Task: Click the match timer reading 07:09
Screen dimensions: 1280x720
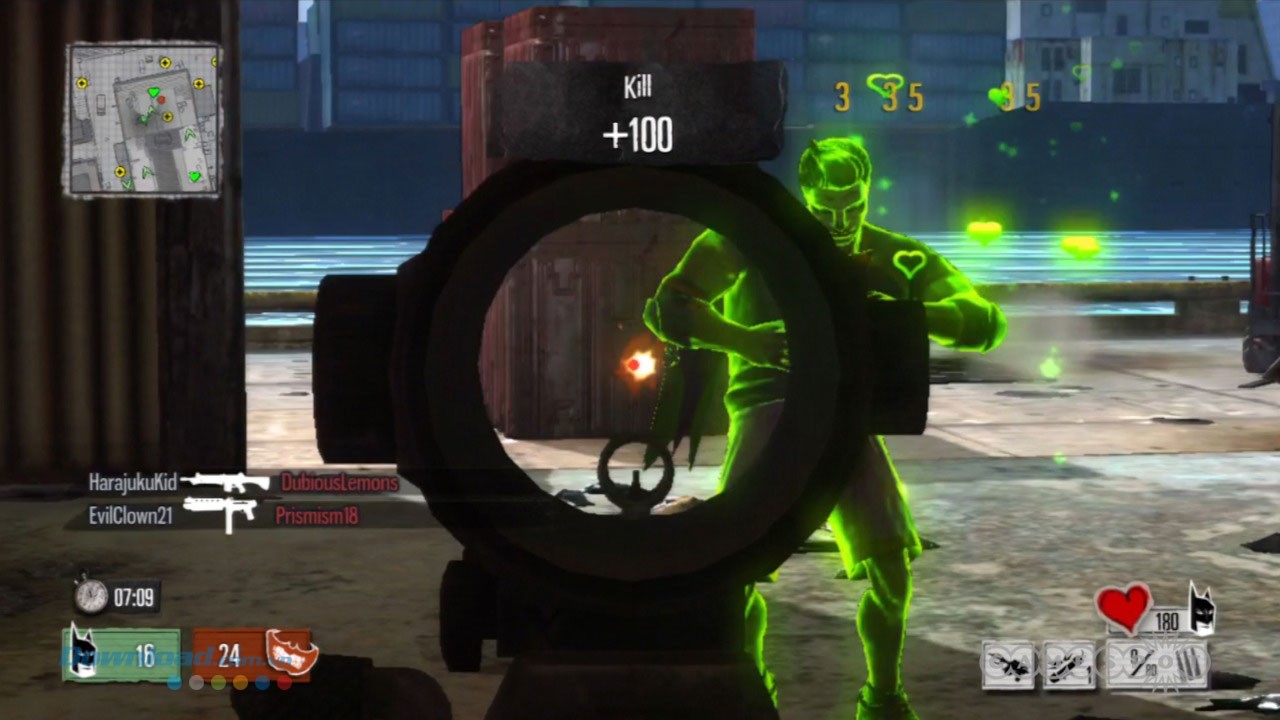Action: pos(135,595)
